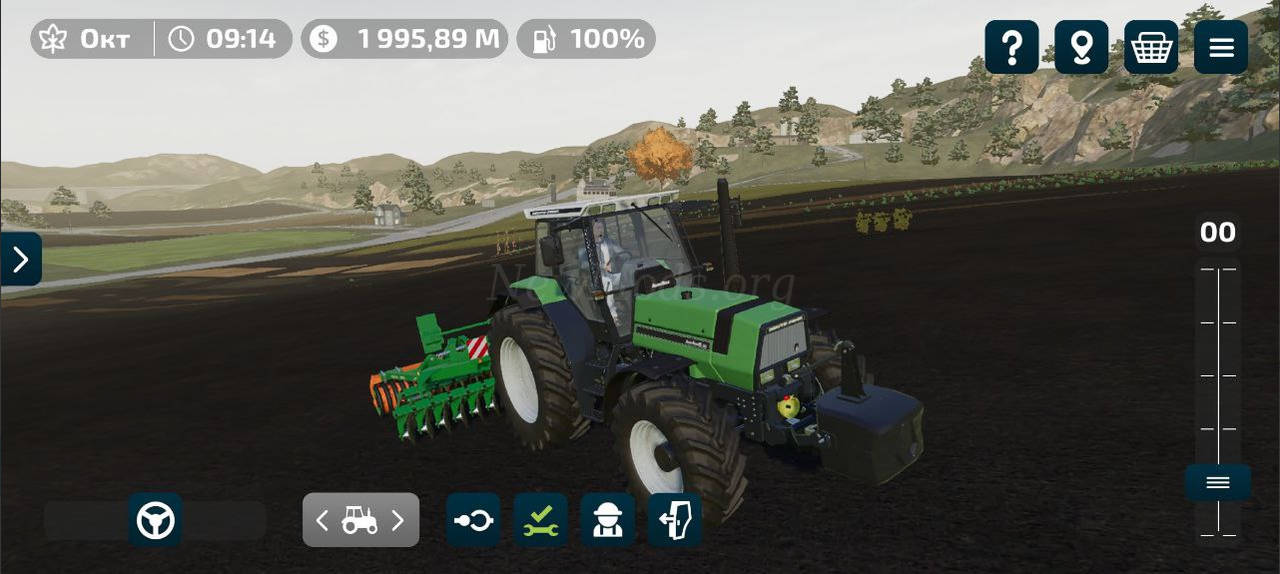Click the attach implement hitch icon

tap(473, 520)
